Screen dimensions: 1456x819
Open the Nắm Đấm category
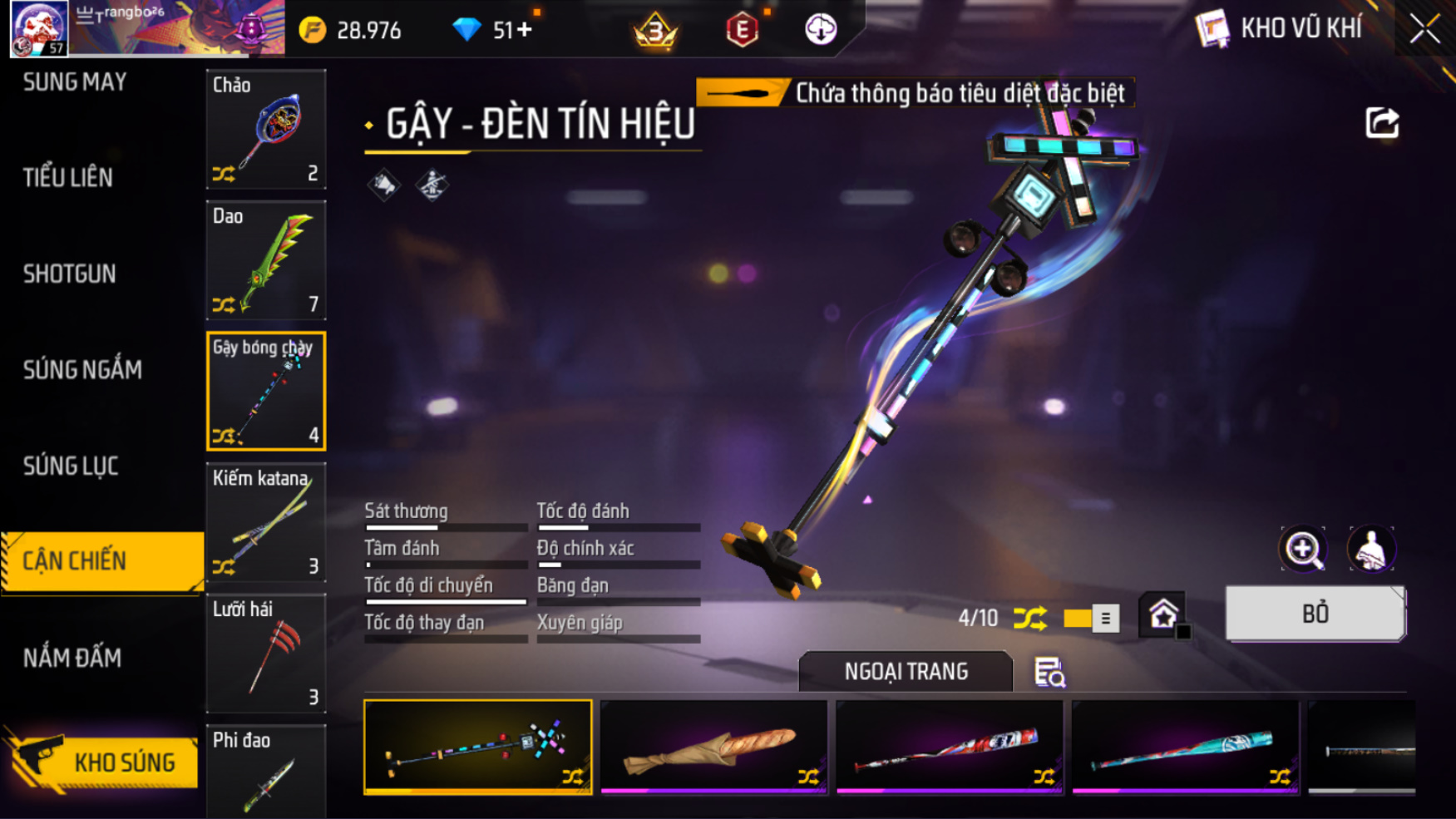(72, 658)
